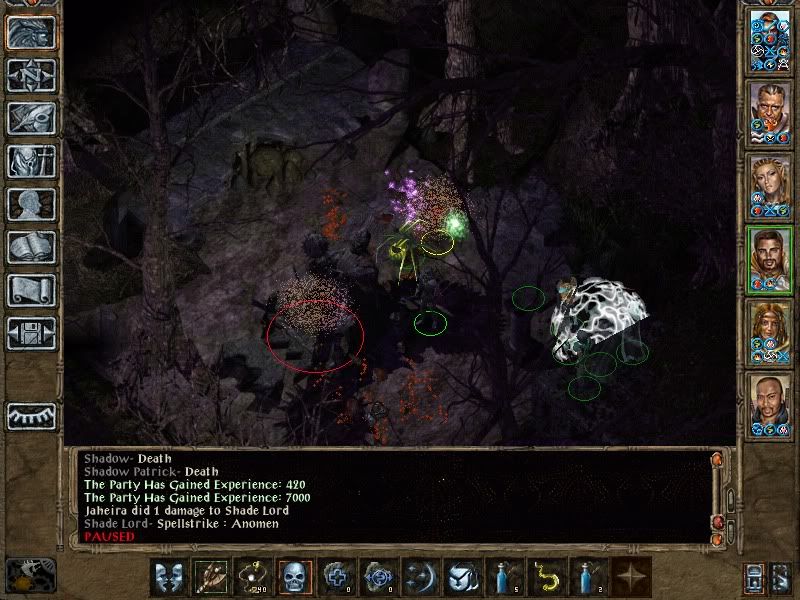Viewport: 800px width, 600px height.
Task: Activate the talk masks icon
Action: (169, 577)
